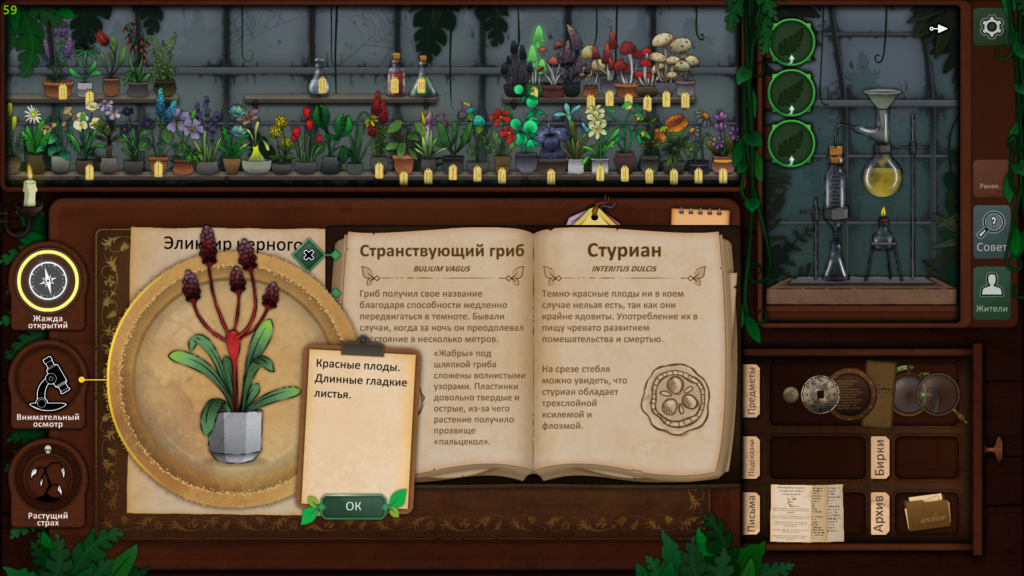This screenshot has height=576, width=1024.
Task: Pick up the letter in the drawer
Action: 807,512
